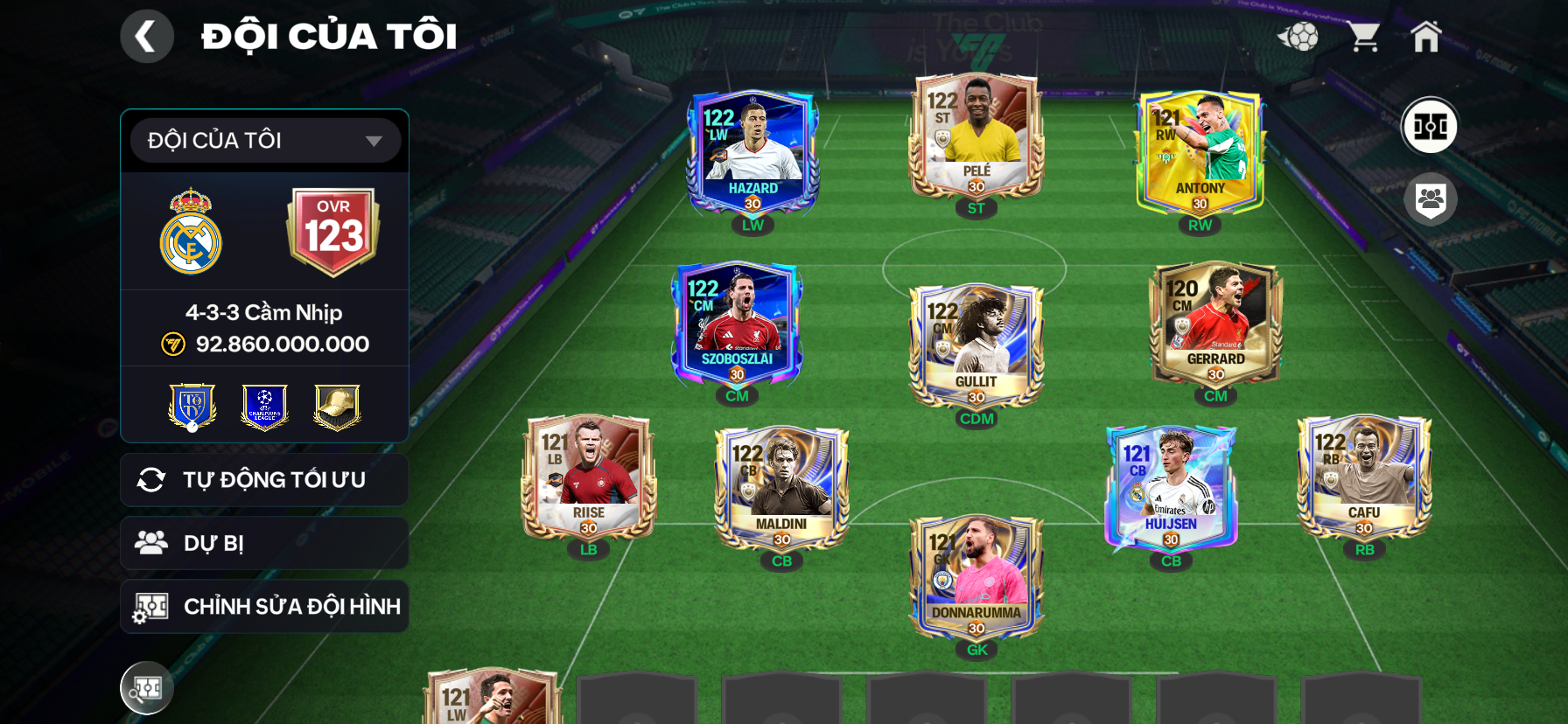Pick goalkeeper Donnarumma's card
1568x724 pixels.
click(976, 579)
